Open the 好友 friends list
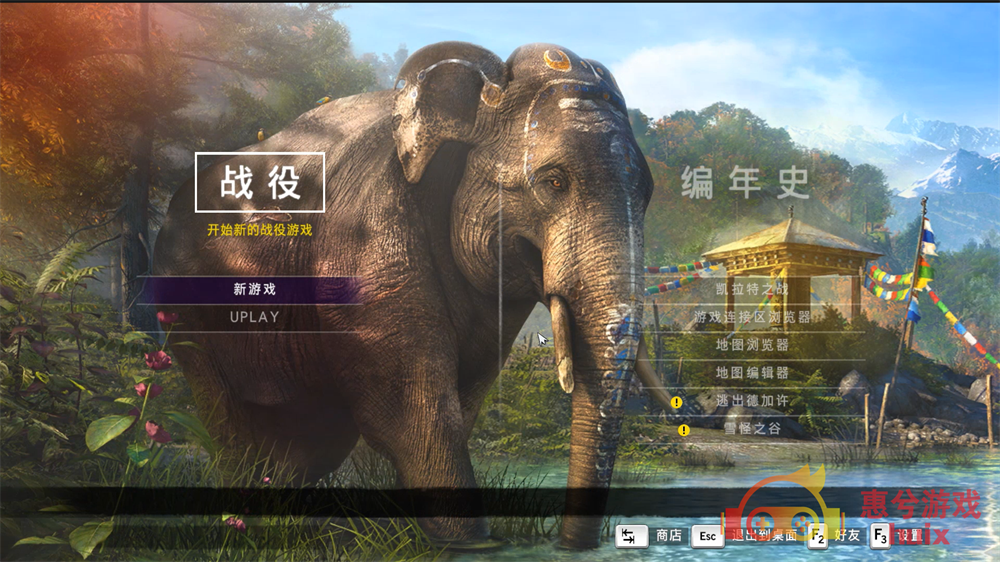The image size is (1000, 562). click(x=846, y=536)
